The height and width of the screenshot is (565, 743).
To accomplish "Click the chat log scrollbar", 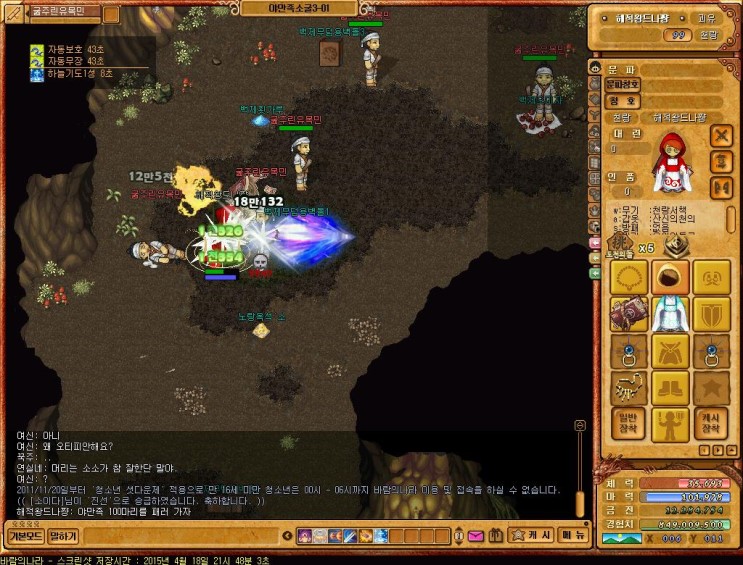I will [x=578, y=470].
